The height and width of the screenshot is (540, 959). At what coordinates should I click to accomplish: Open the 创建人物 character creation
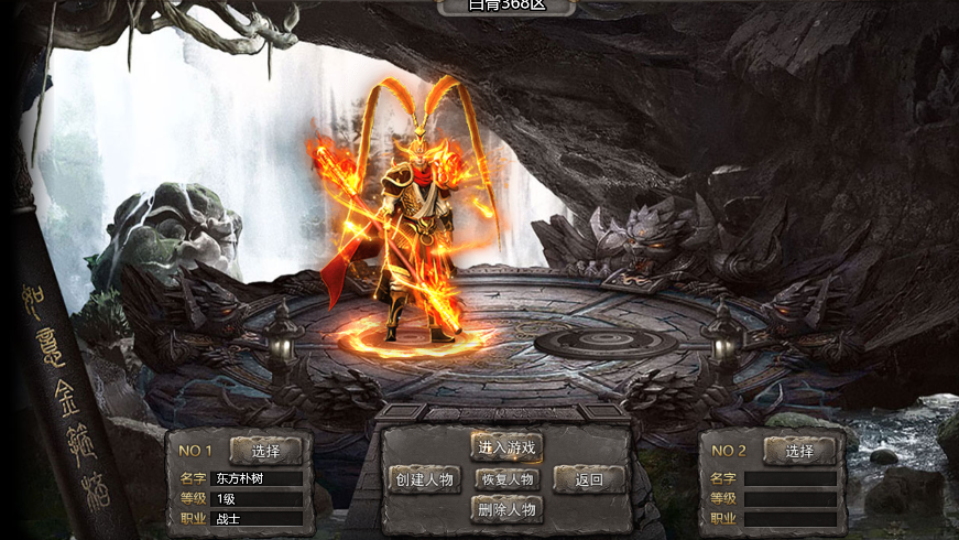[x=424, y=480]
